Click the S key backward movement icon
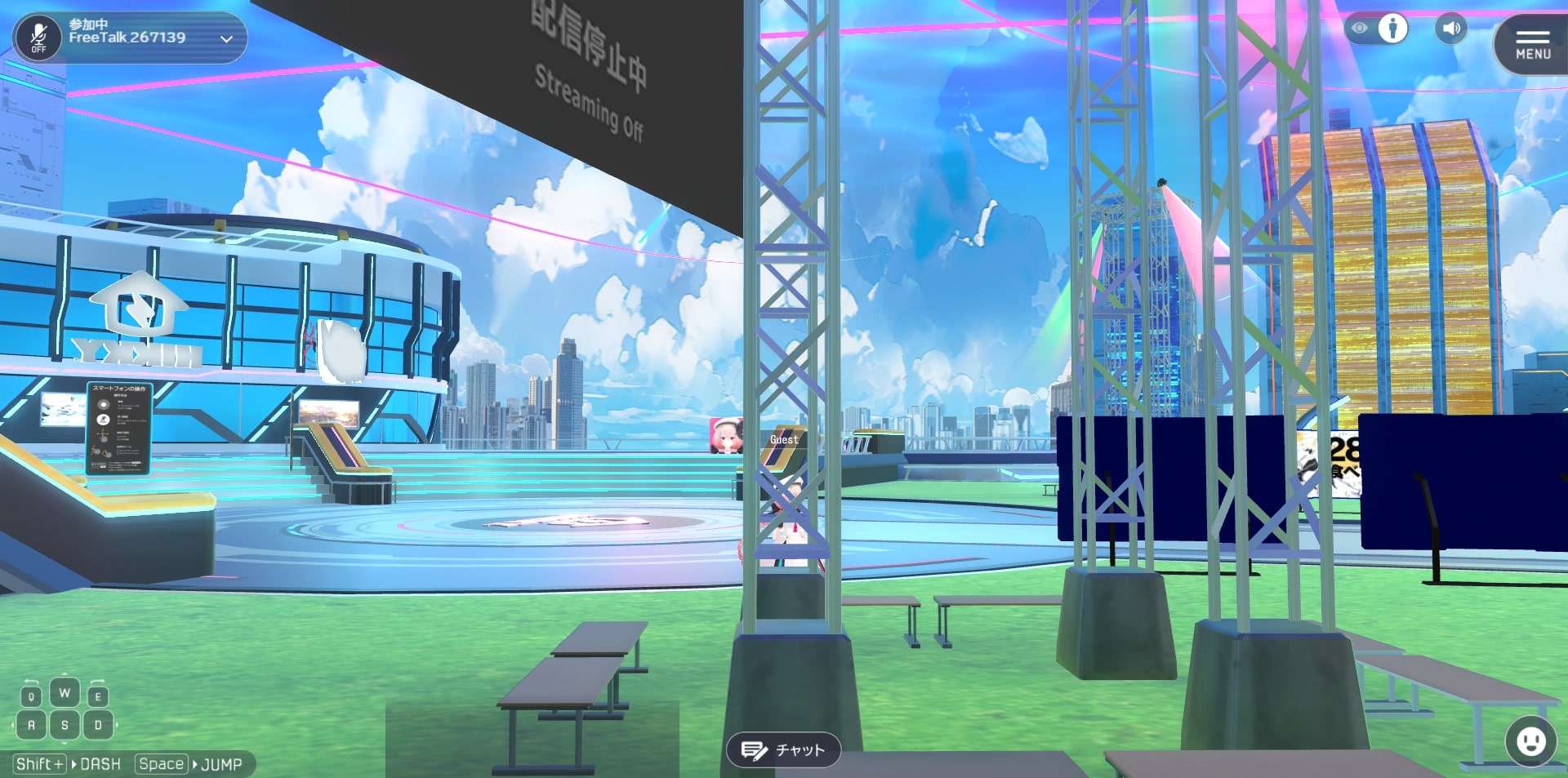 click(x=65, y=725)
